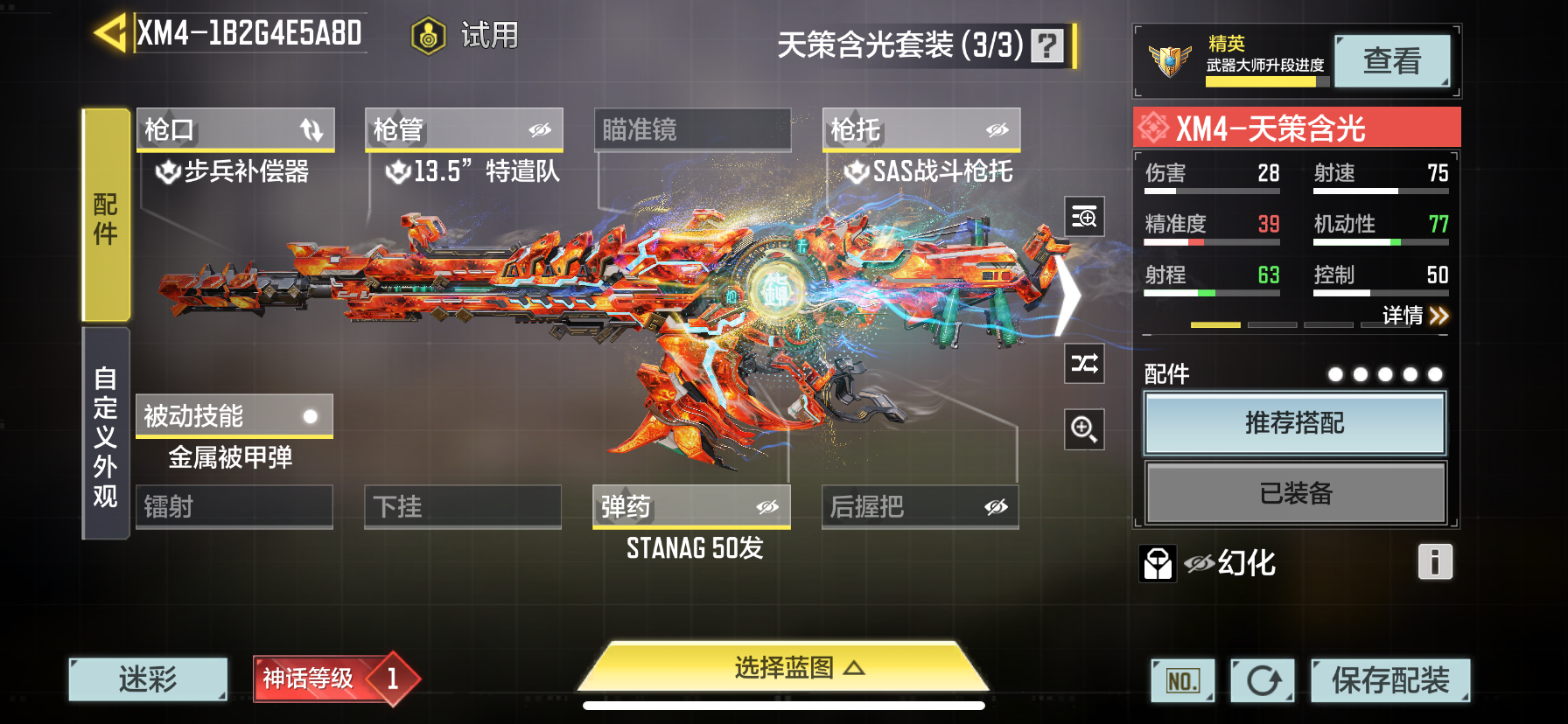Choose the empty 瞄准镜 optic slot
This screenshot has width=1568, height=724.
tap(692, 130)
